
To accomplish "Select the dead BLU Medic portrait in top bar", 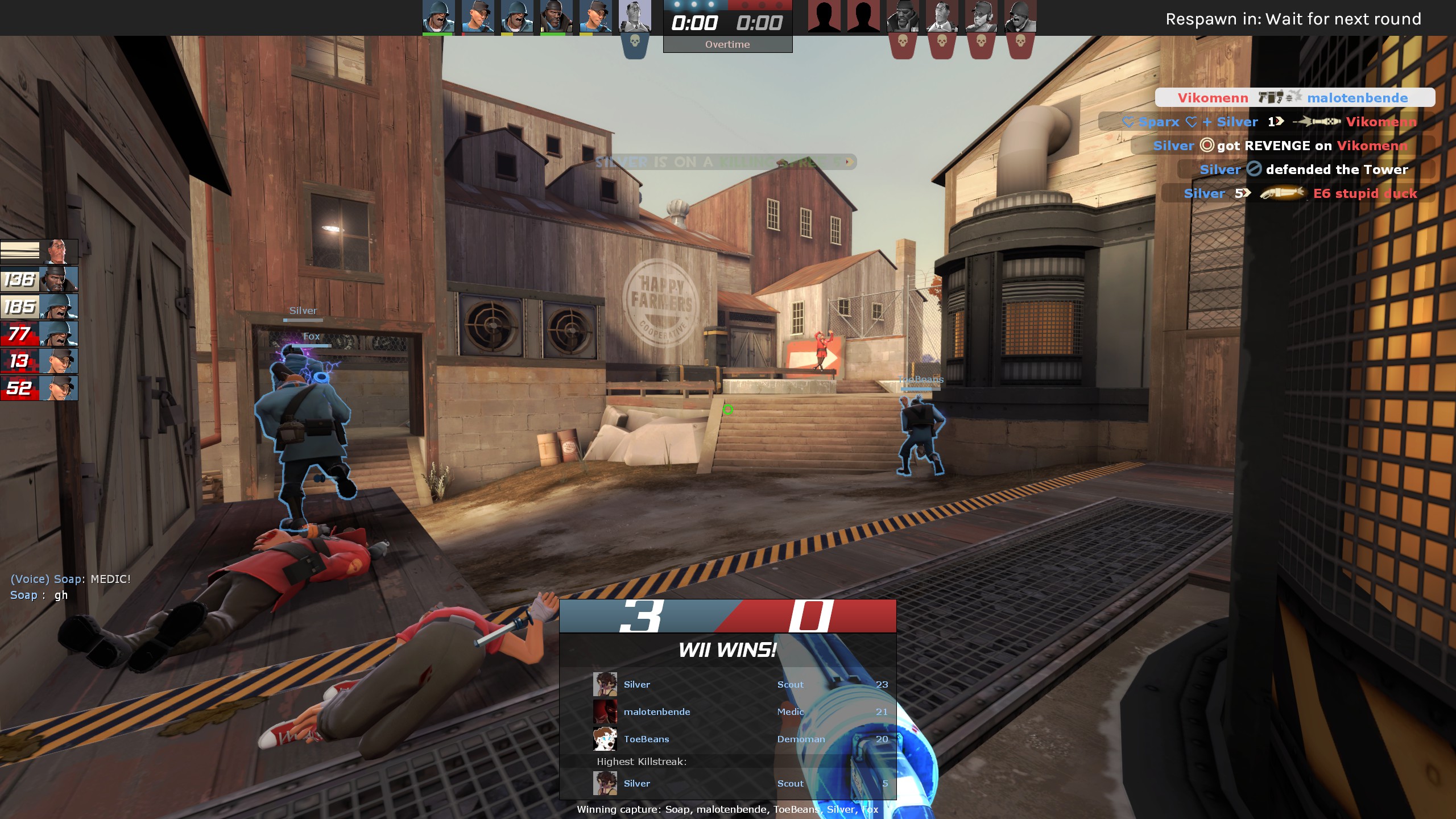I will point(635,17).
